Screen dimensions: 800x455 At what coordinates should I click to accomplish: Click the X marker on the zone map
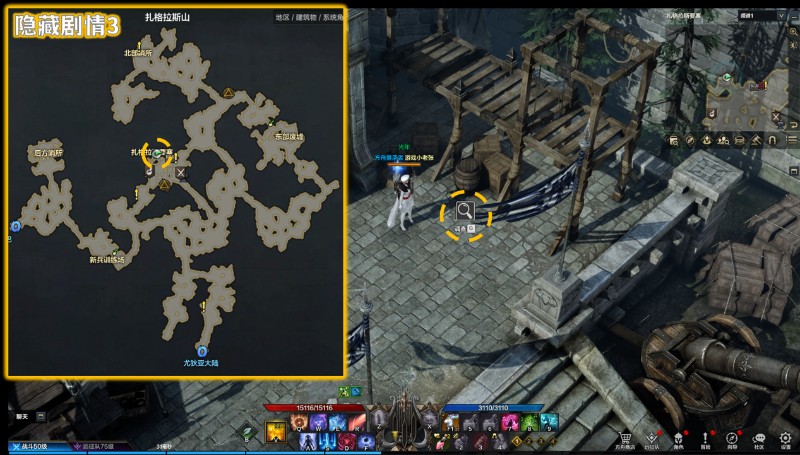coord(181,172)
